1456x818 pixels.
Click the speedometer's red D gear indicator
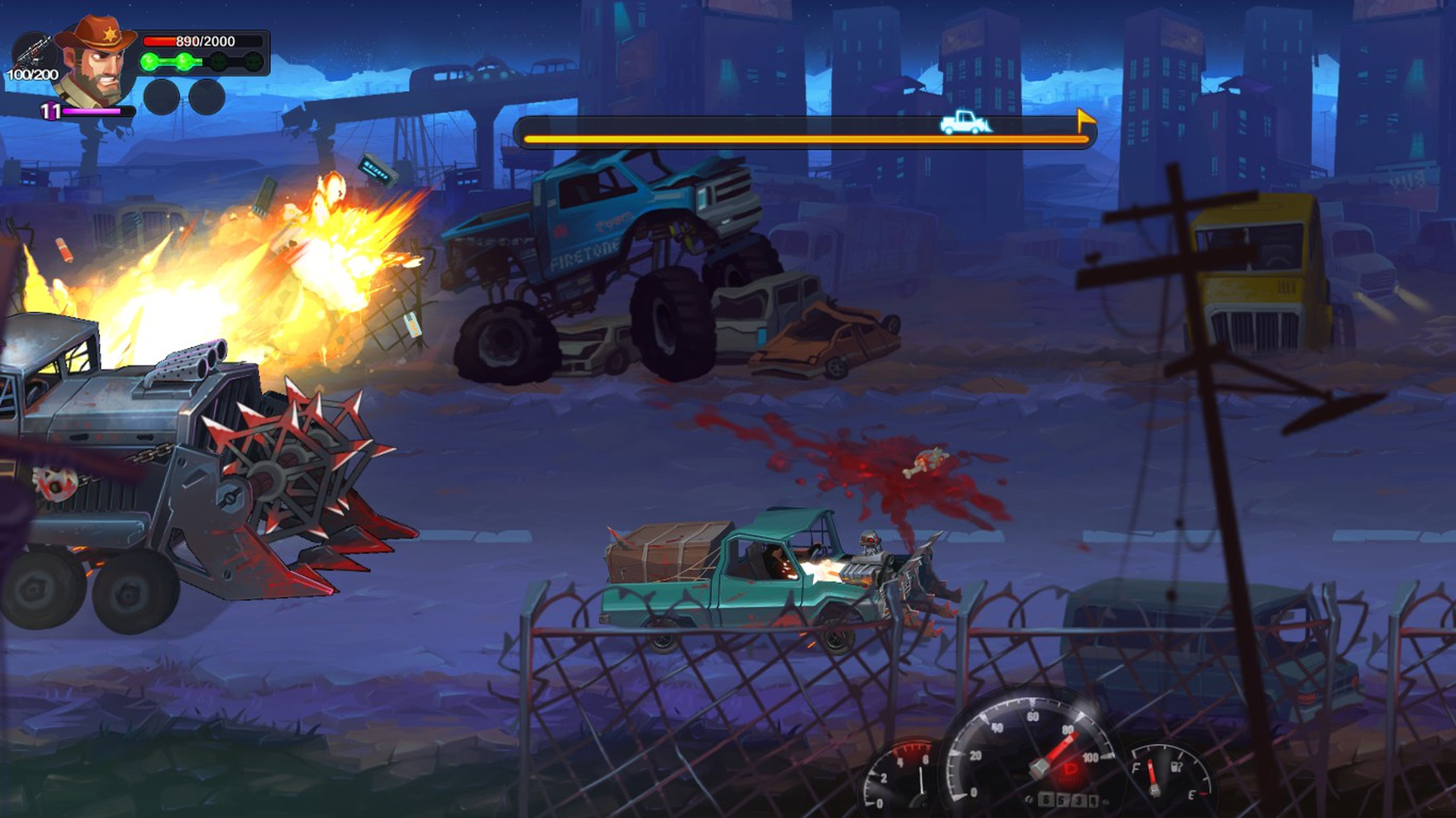click(1071, 769)
